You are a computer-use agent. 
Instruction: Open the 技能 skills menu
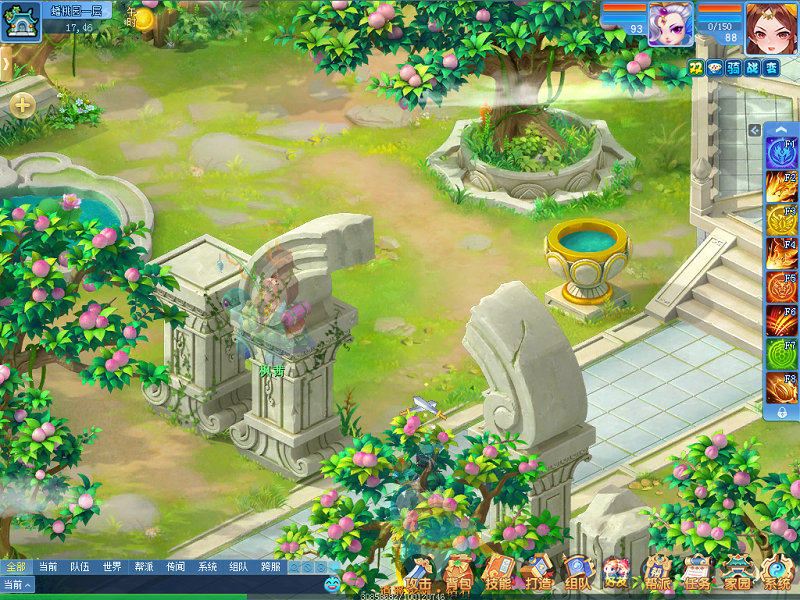497,575
